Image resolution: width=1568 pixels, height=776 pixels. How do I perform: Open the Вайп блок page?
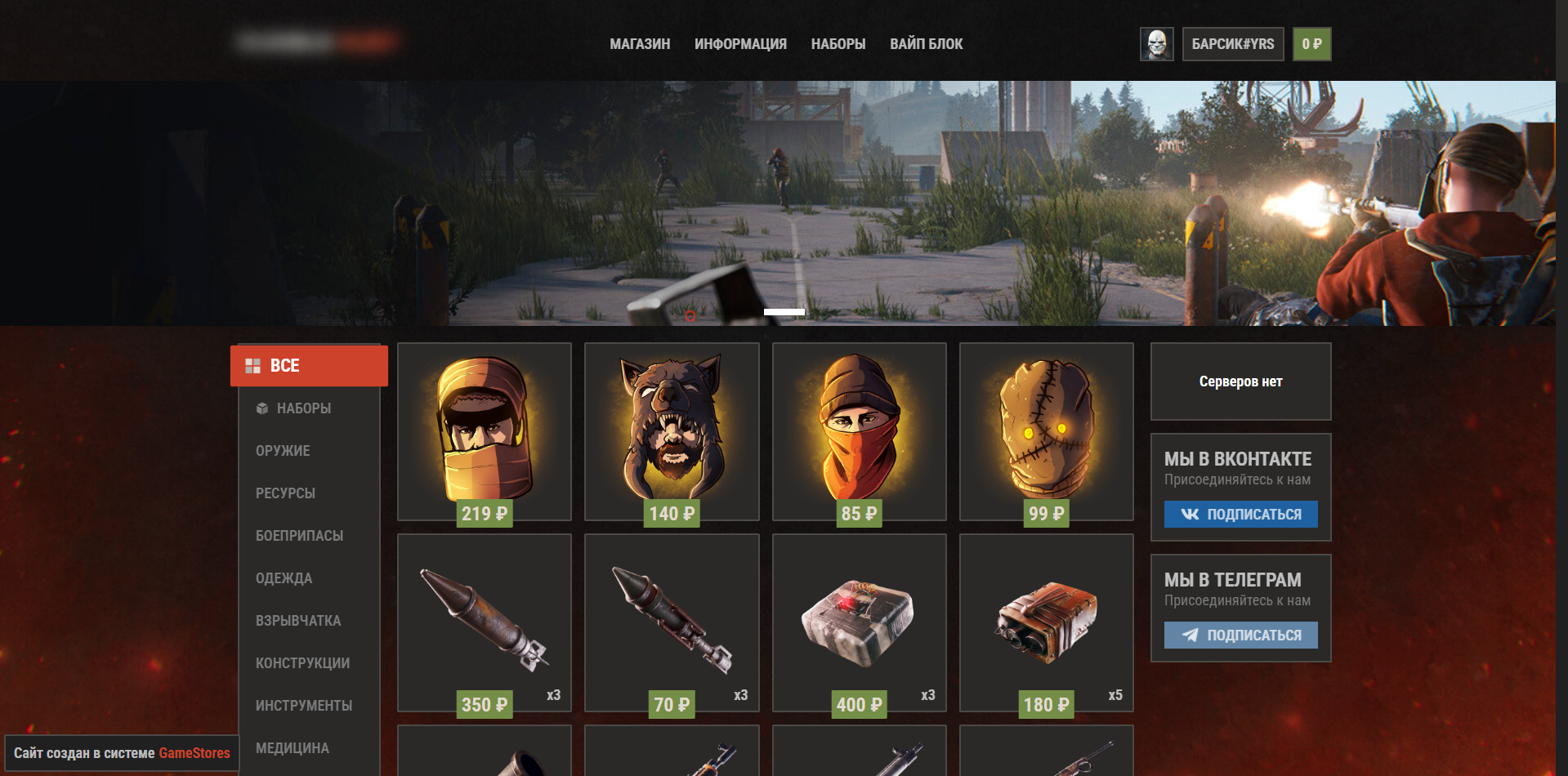pos(926,44)
